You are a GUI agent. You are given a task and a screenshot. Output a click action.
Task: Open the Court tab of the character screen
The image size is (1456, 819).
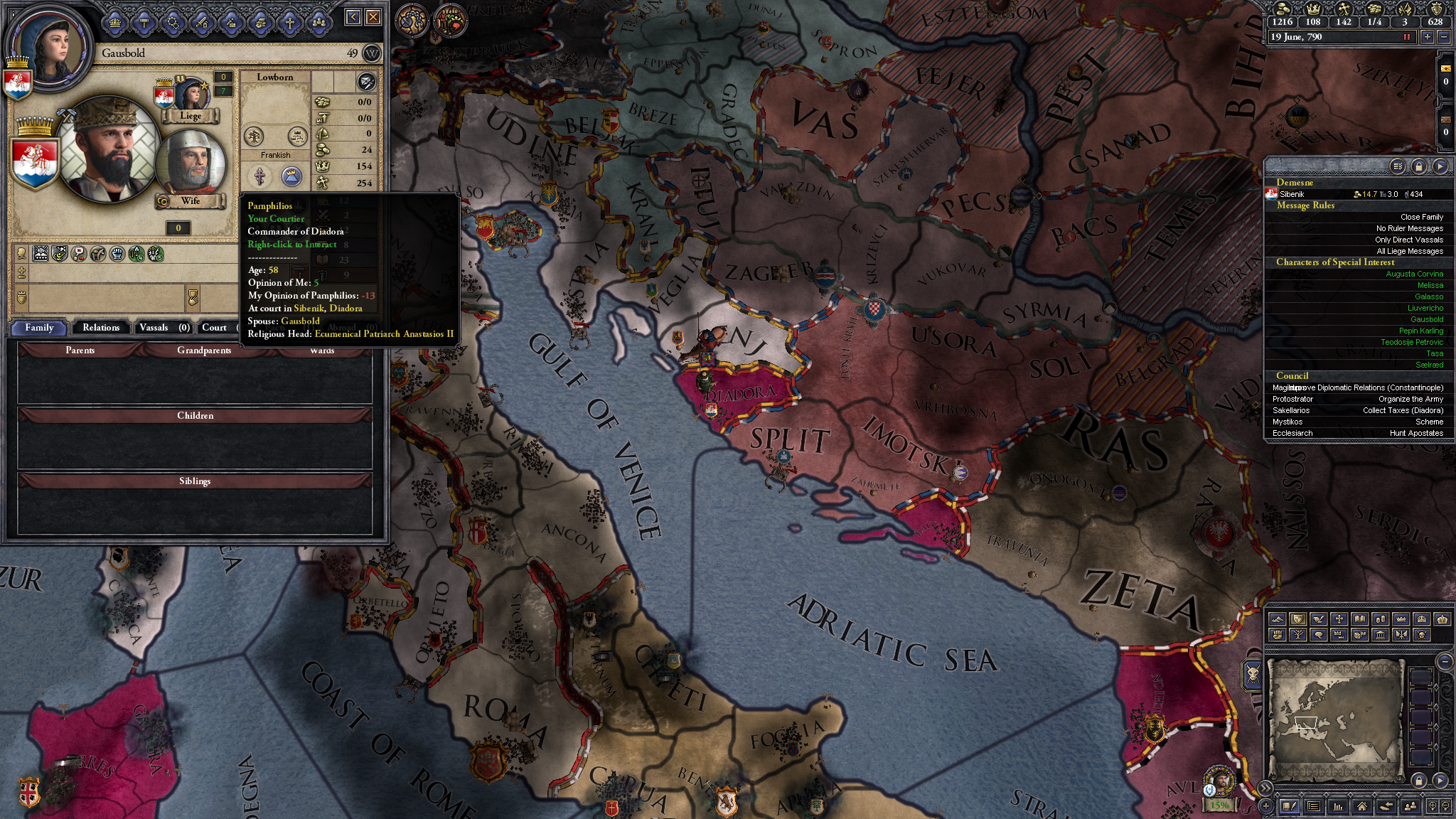(213, 327)
